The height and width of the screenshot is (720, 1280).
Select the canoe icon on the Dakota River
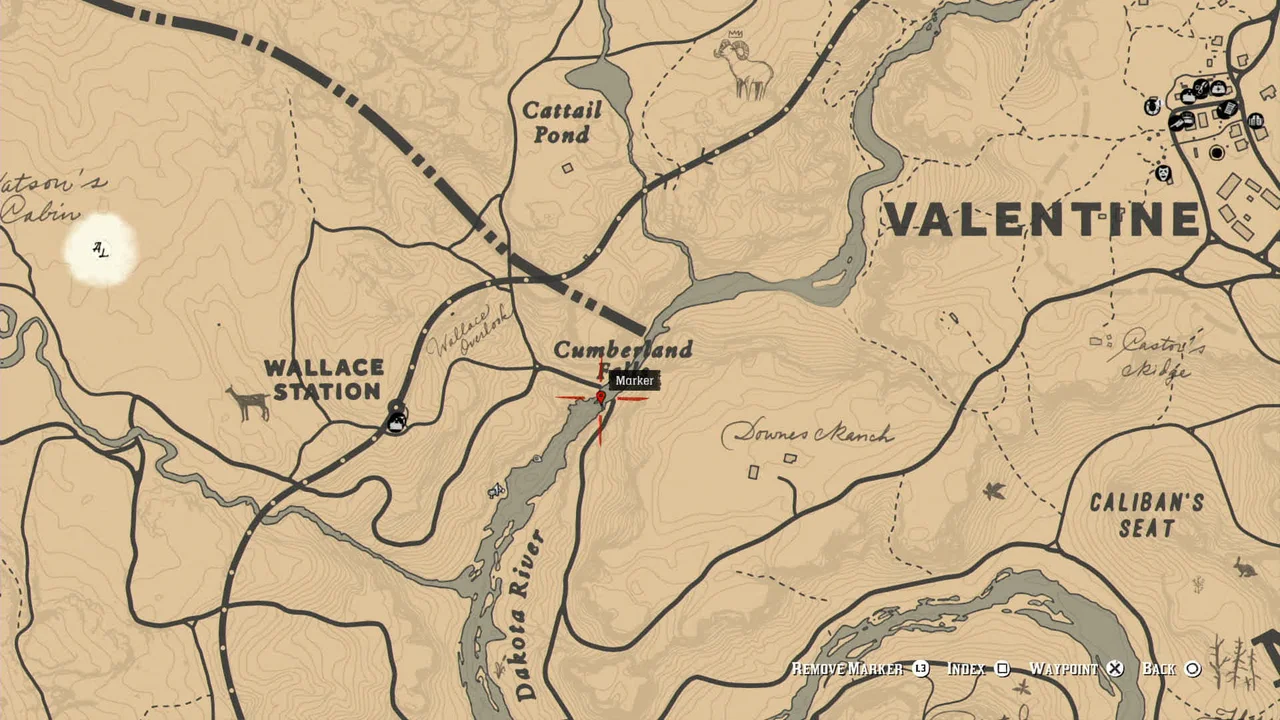click(495, 489)
